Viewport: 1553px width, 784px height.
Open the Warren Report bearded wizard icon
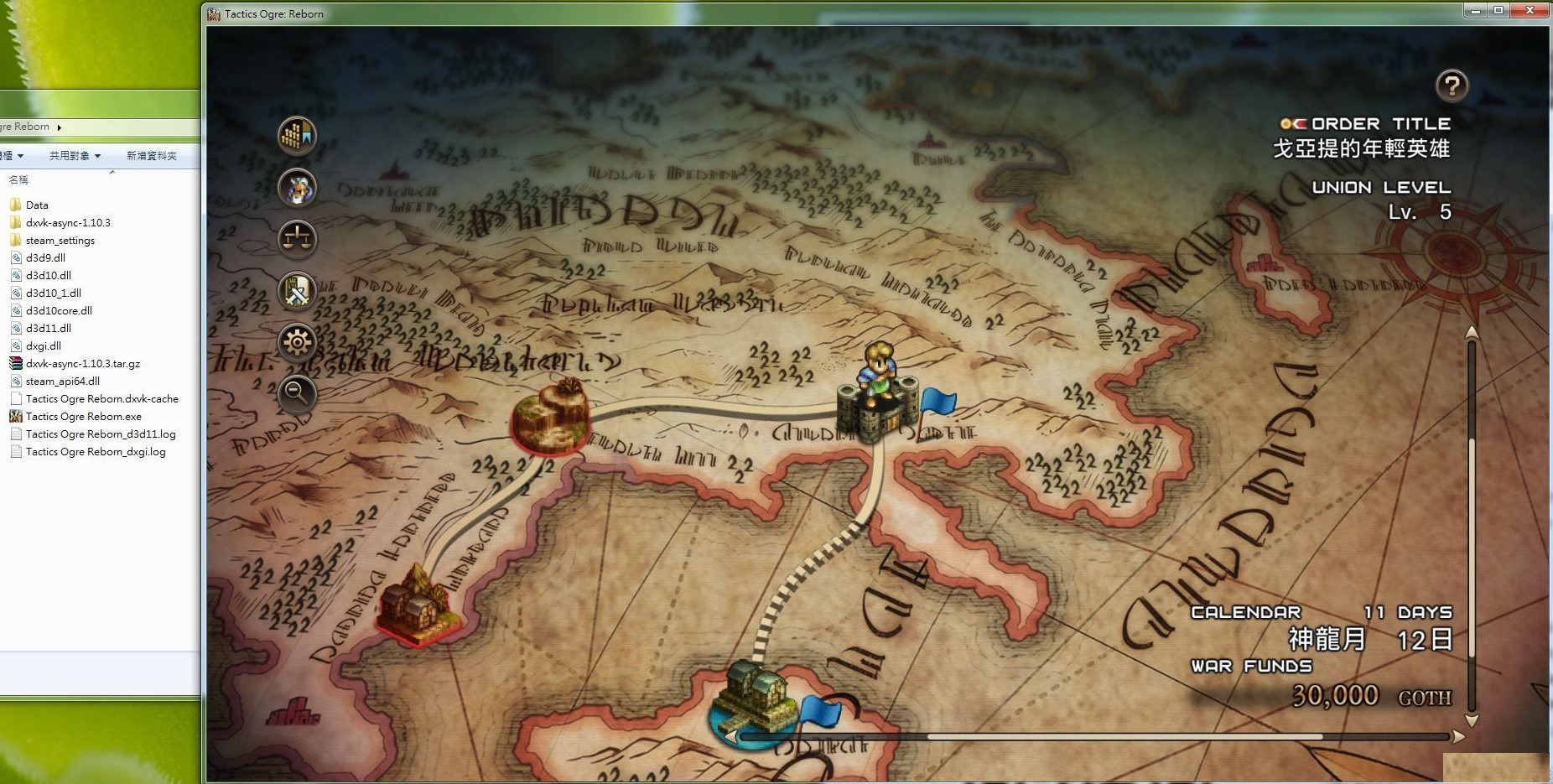(297, 187)
